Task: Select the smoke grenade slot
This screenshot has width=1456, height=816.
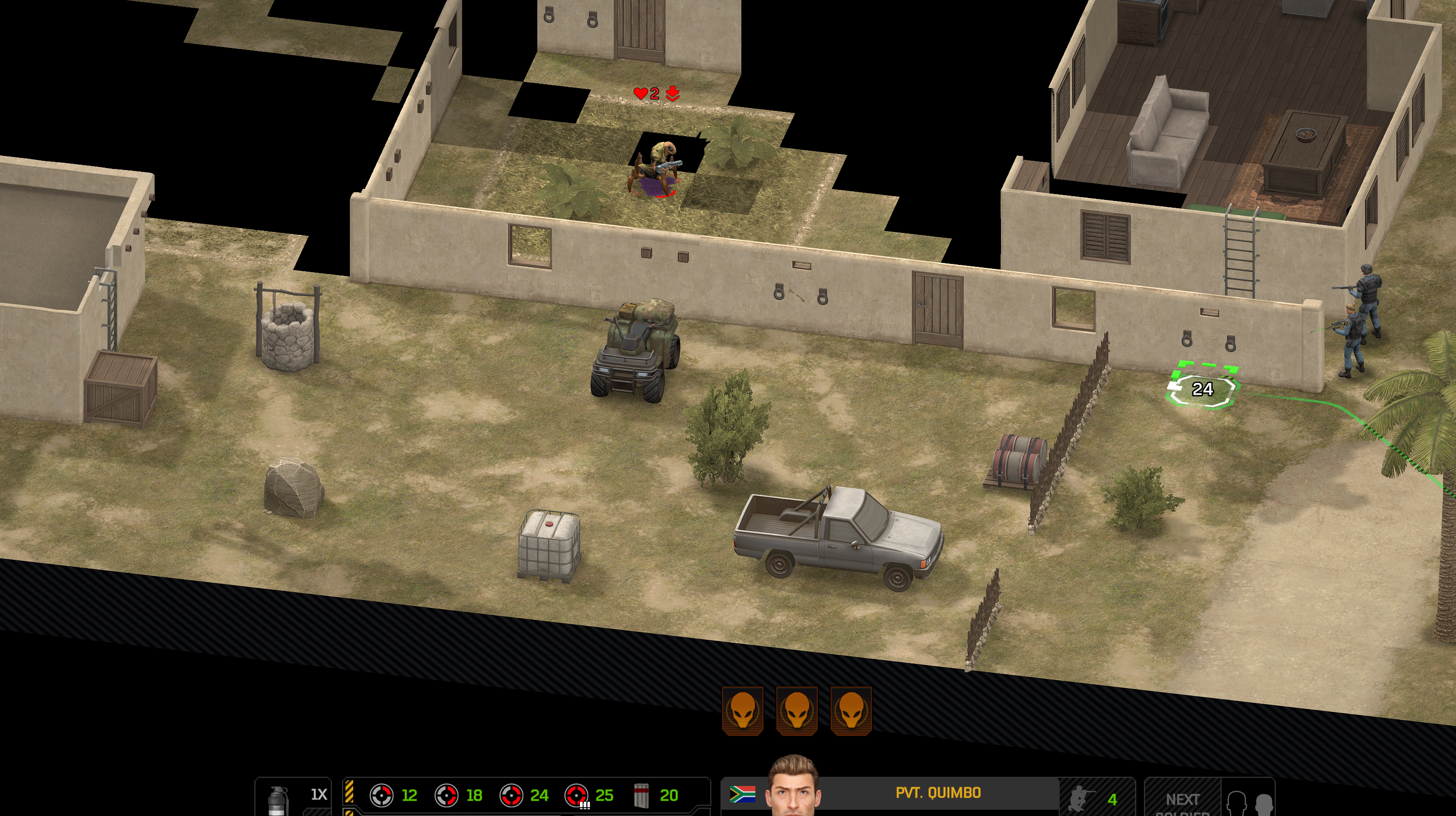Action: click(277, 799)
